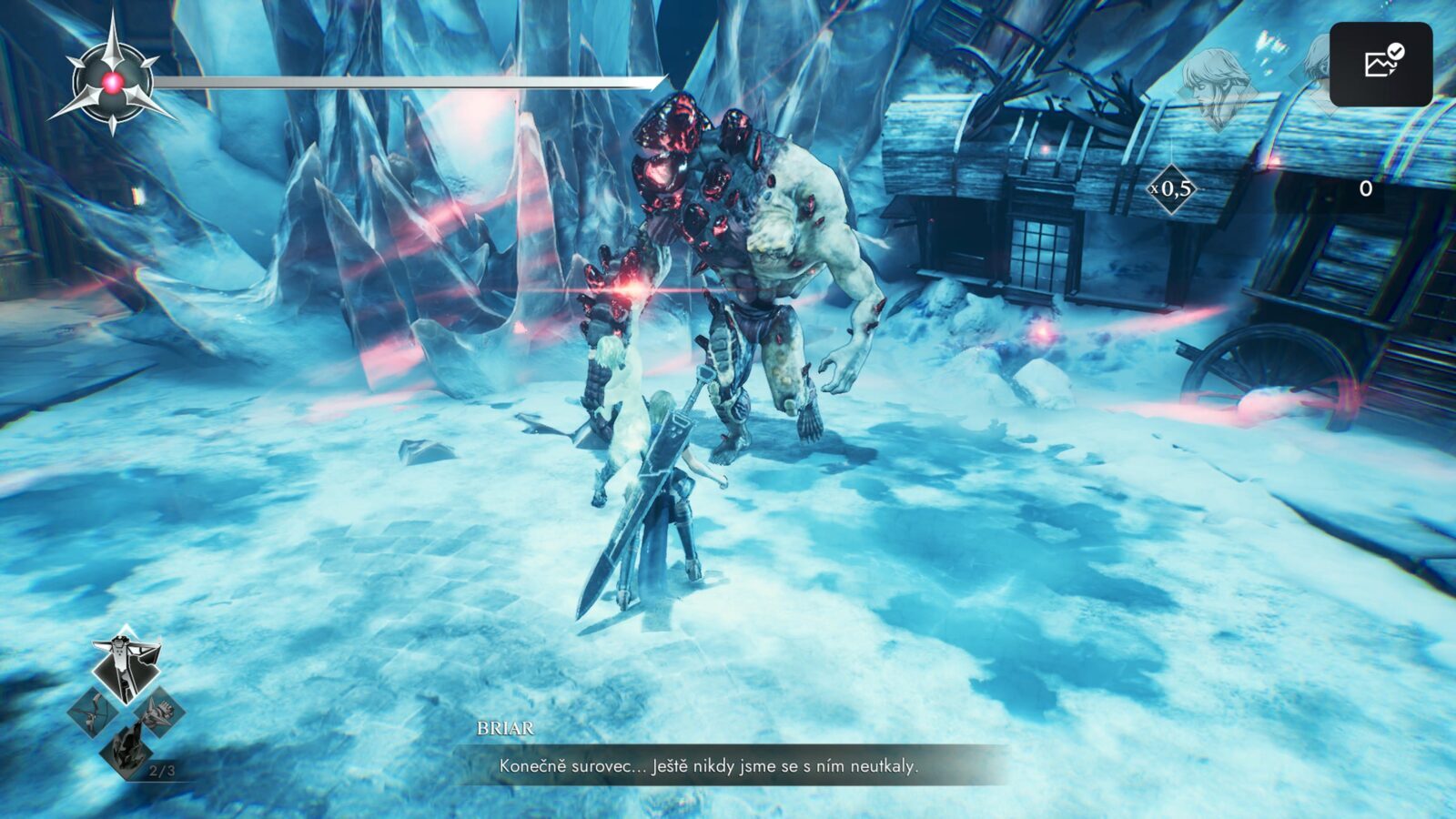
Task: Select the crossed-arms figure skill at top of diamond
Action: tap(126, 664)
